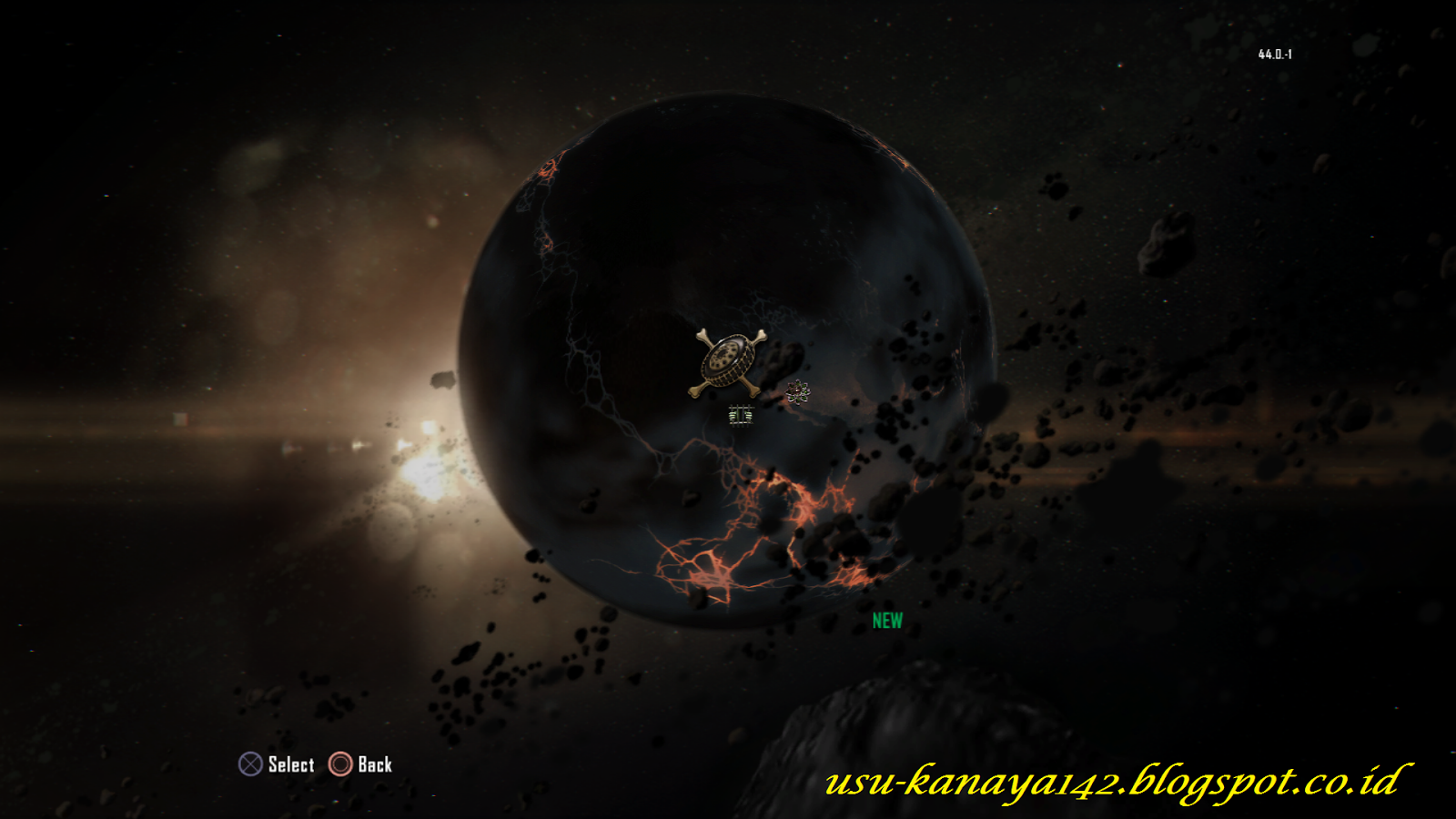Click the version number 44.0.-1
Viewport: 1456px width, 819px height.
point(1274,53)
